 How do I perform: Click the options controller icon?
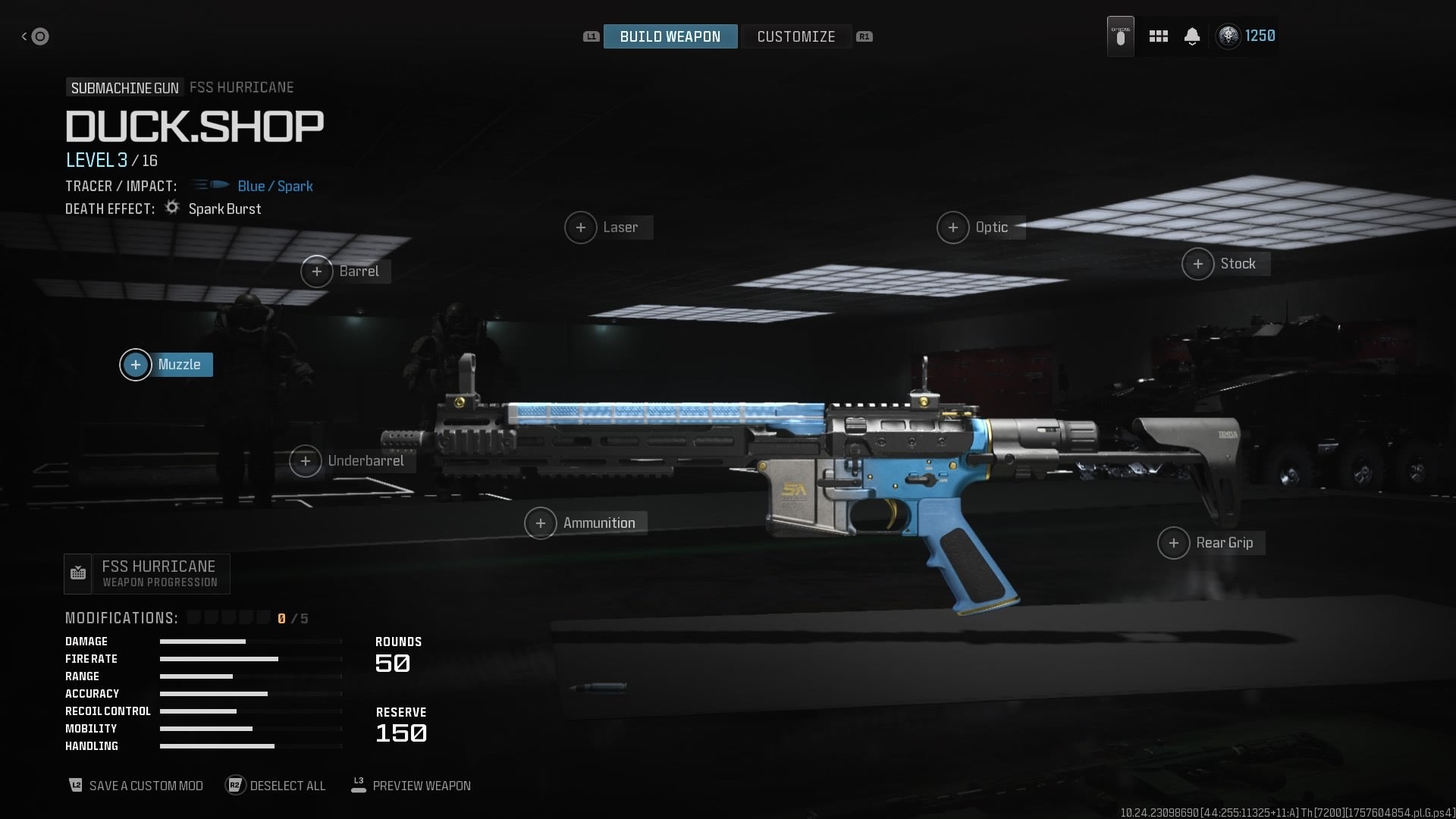pos(1120,36)
